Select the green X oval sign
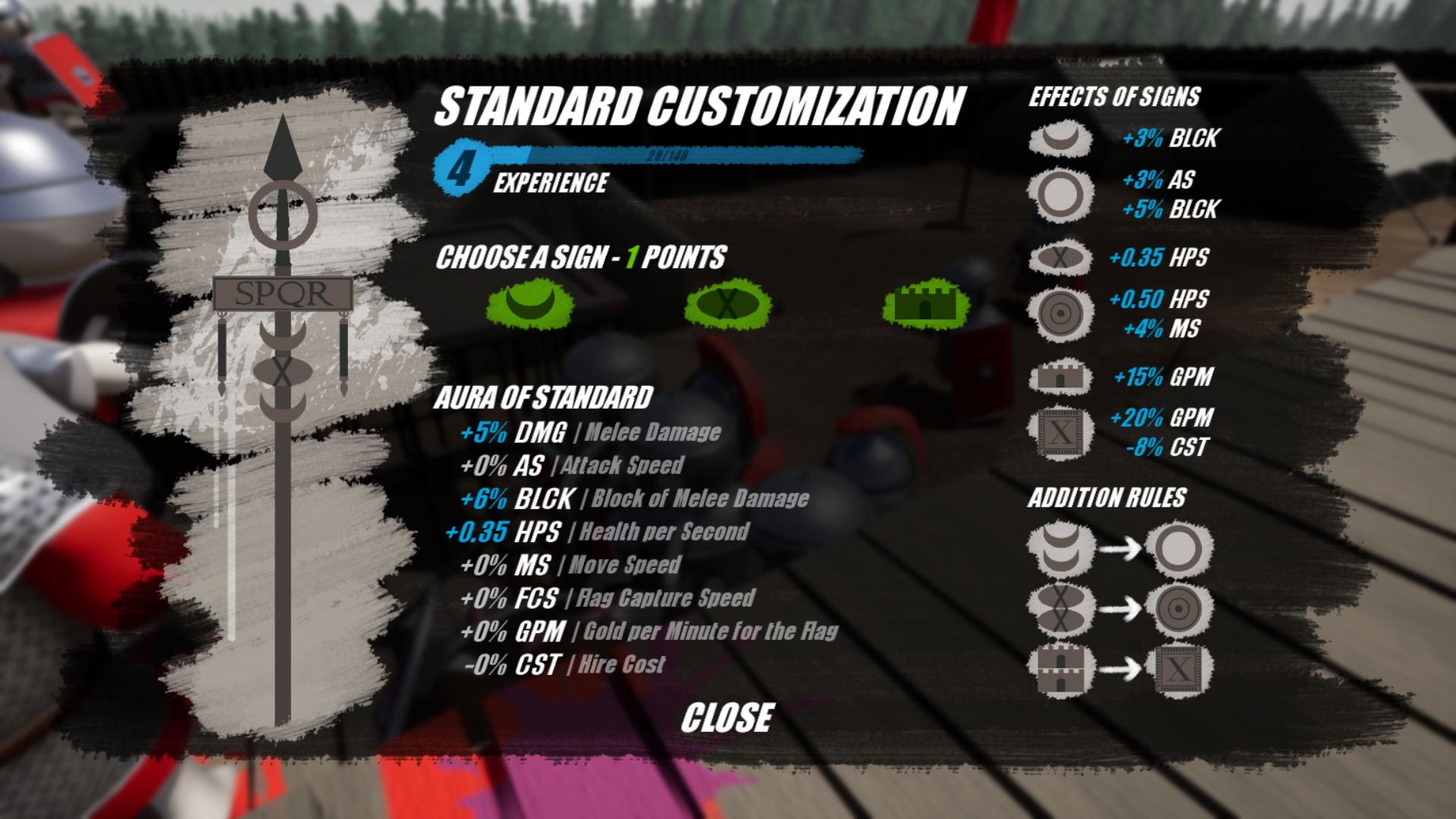Image resolution: width=1456 pixels, height=819 pixels. pos(728,304)
